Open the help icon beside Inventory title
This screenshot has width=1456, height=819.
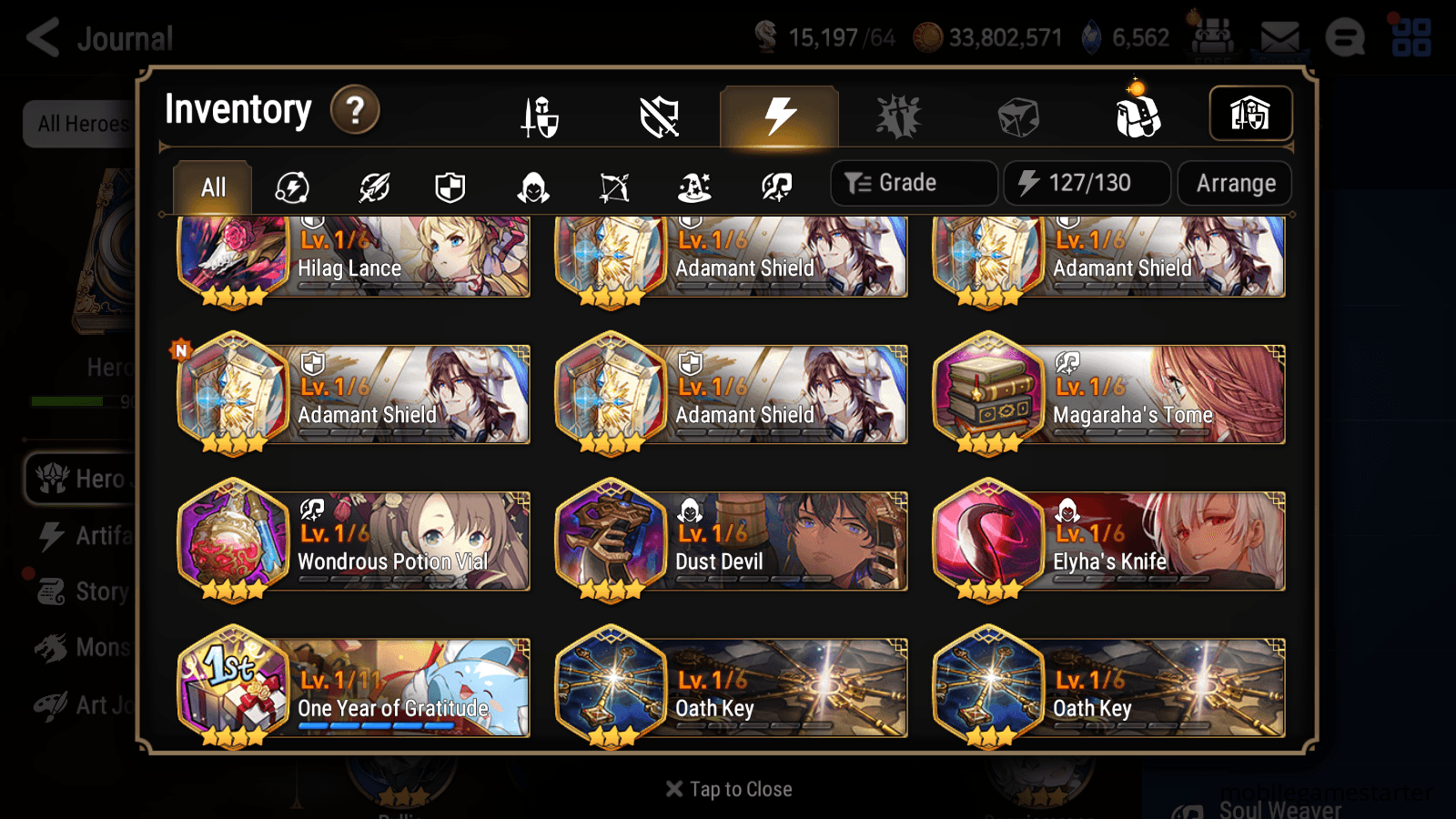pyautogui.click(x=354, y=110)
